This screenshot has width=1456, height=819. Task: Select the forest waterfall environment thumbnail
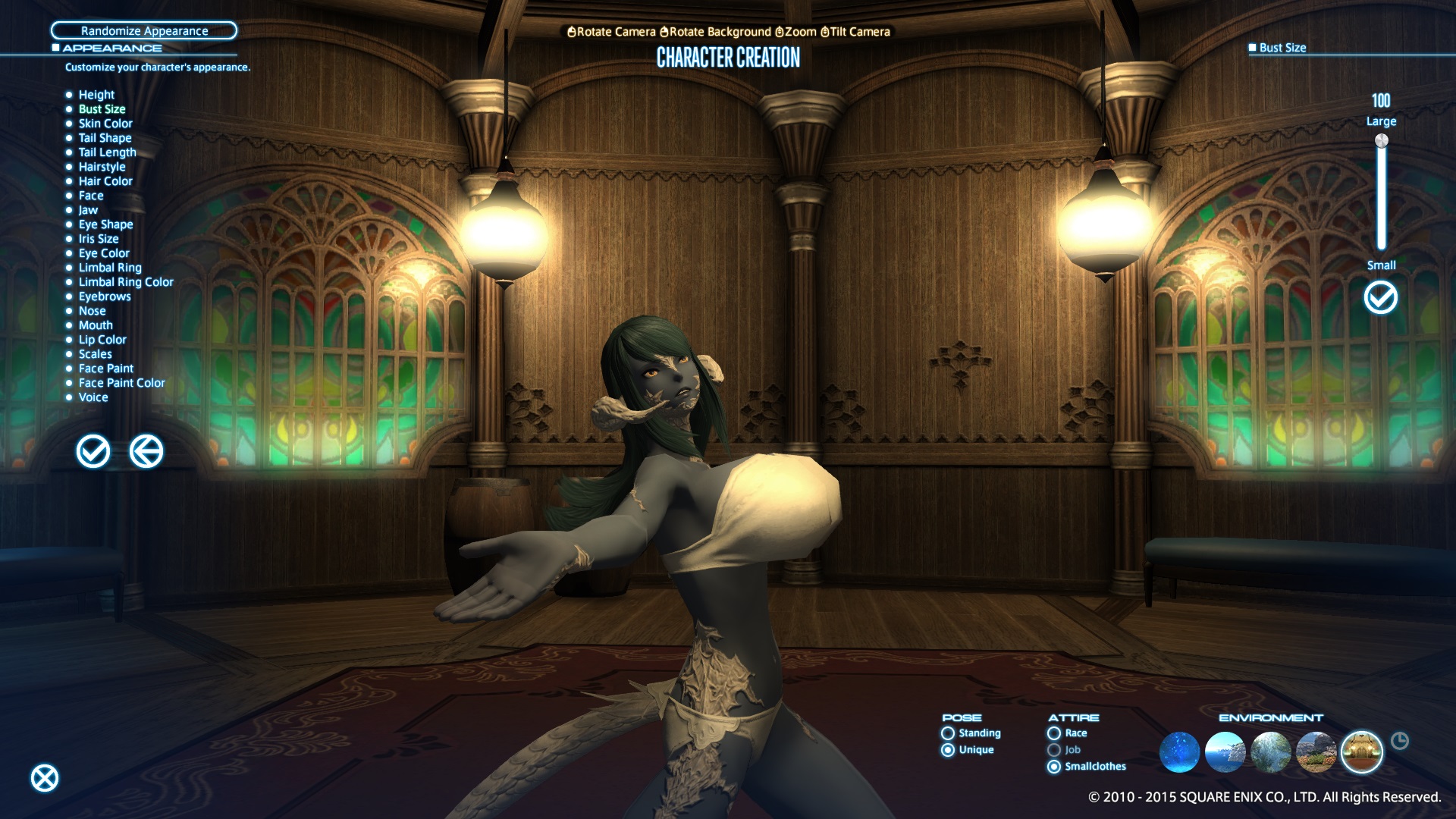tap(1270, 752)
